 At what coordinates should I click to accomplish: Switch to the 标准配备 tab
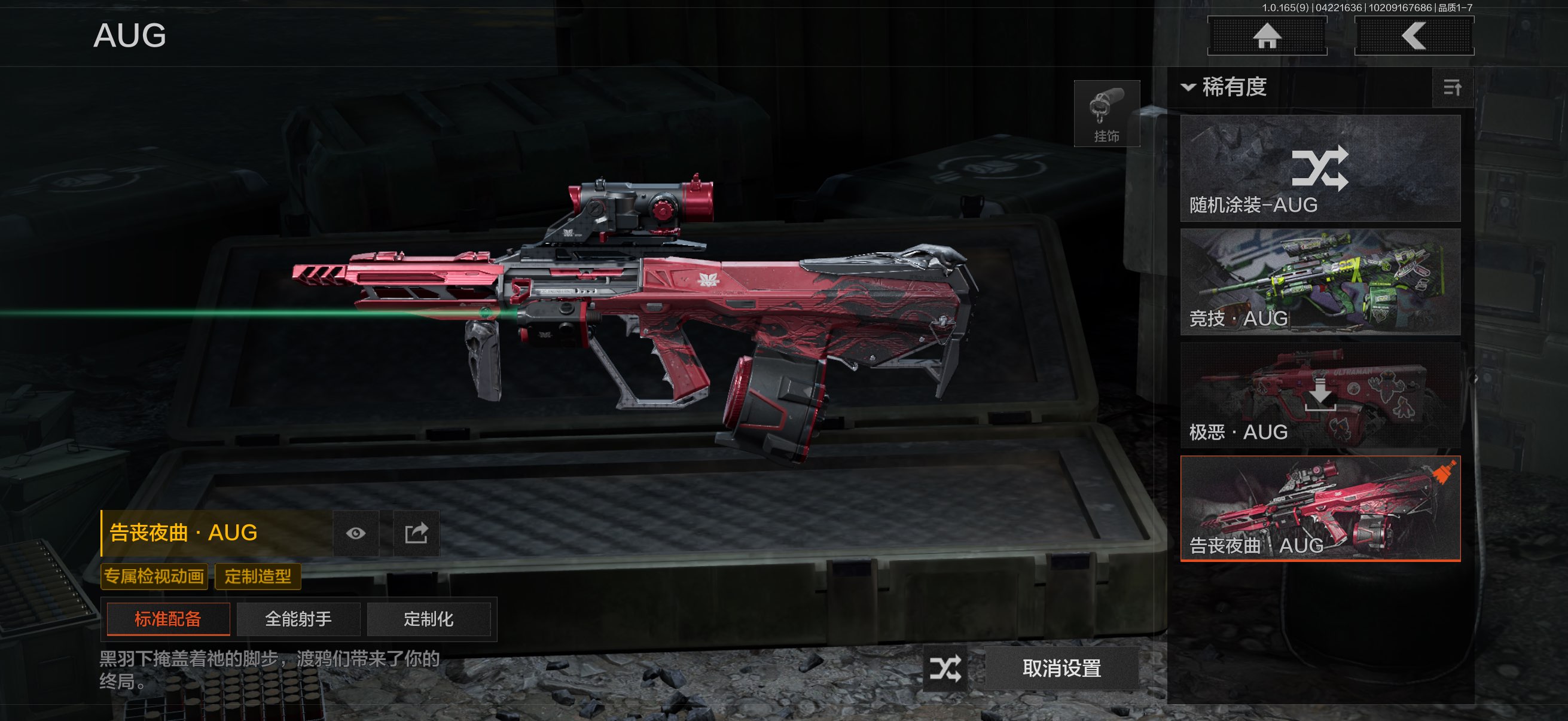click(168, 619)
